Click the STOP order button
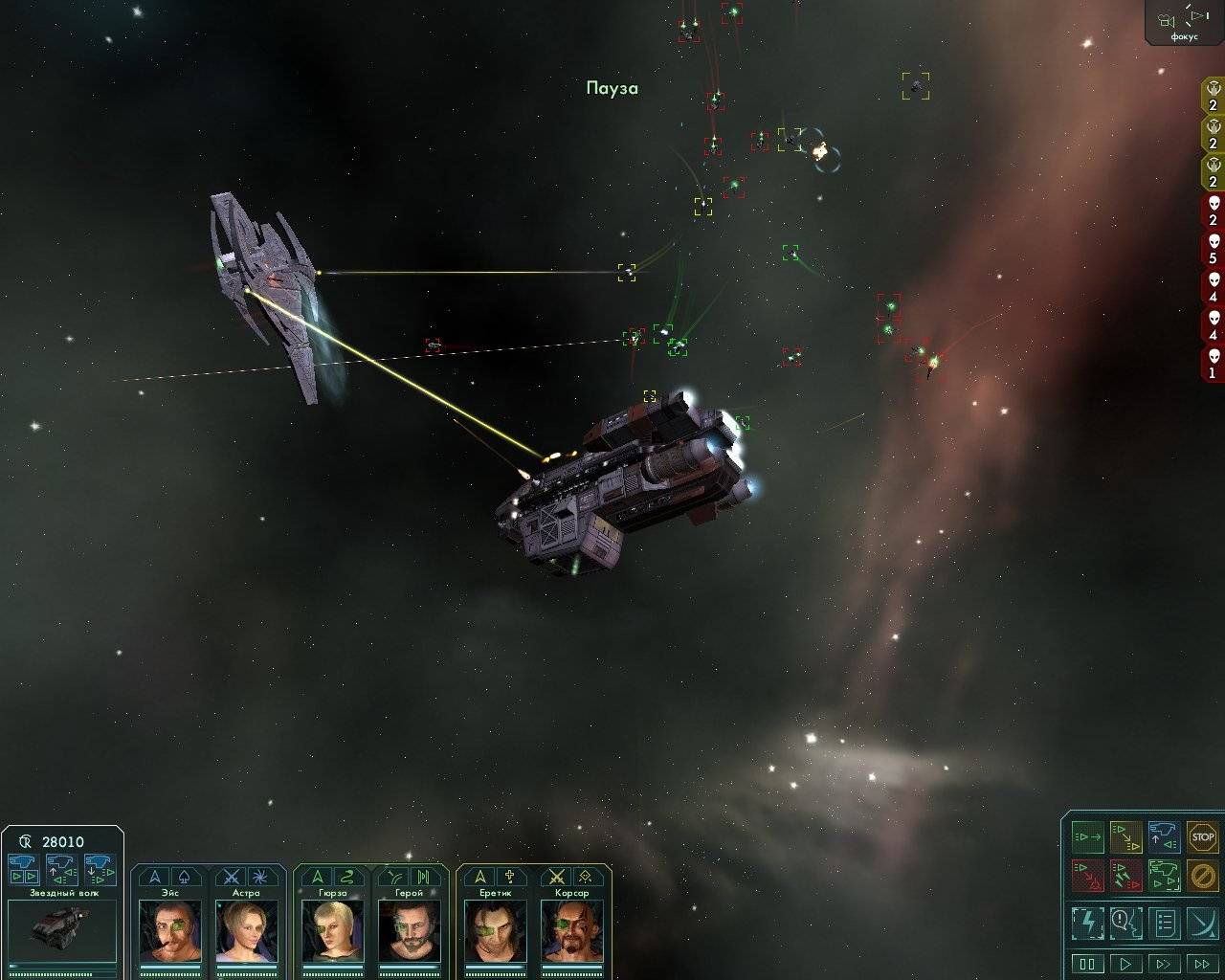The width and height of the screenshot is (1225, 980). [x=1202, y=836]
